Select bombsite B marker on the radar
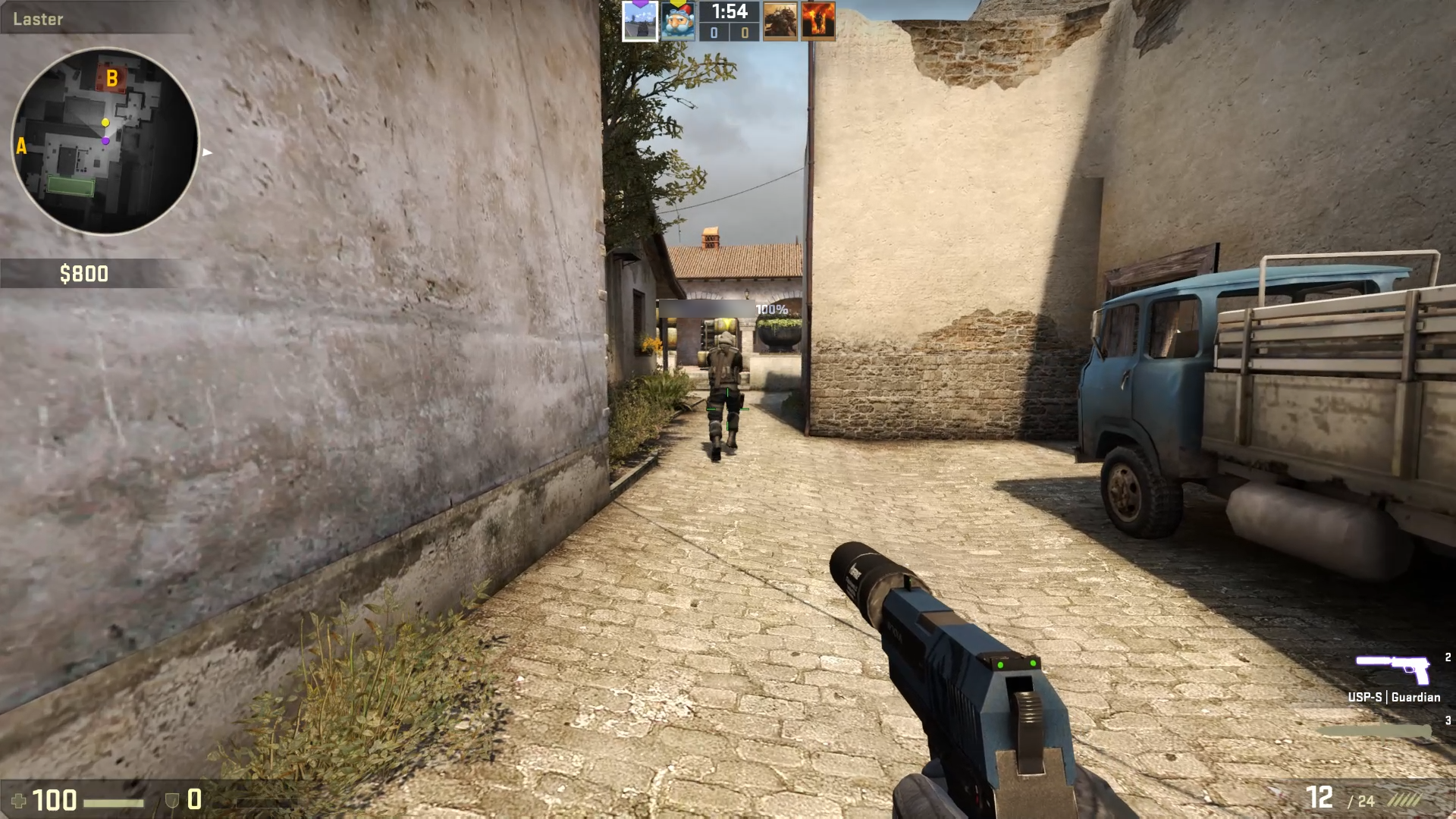 112,77
